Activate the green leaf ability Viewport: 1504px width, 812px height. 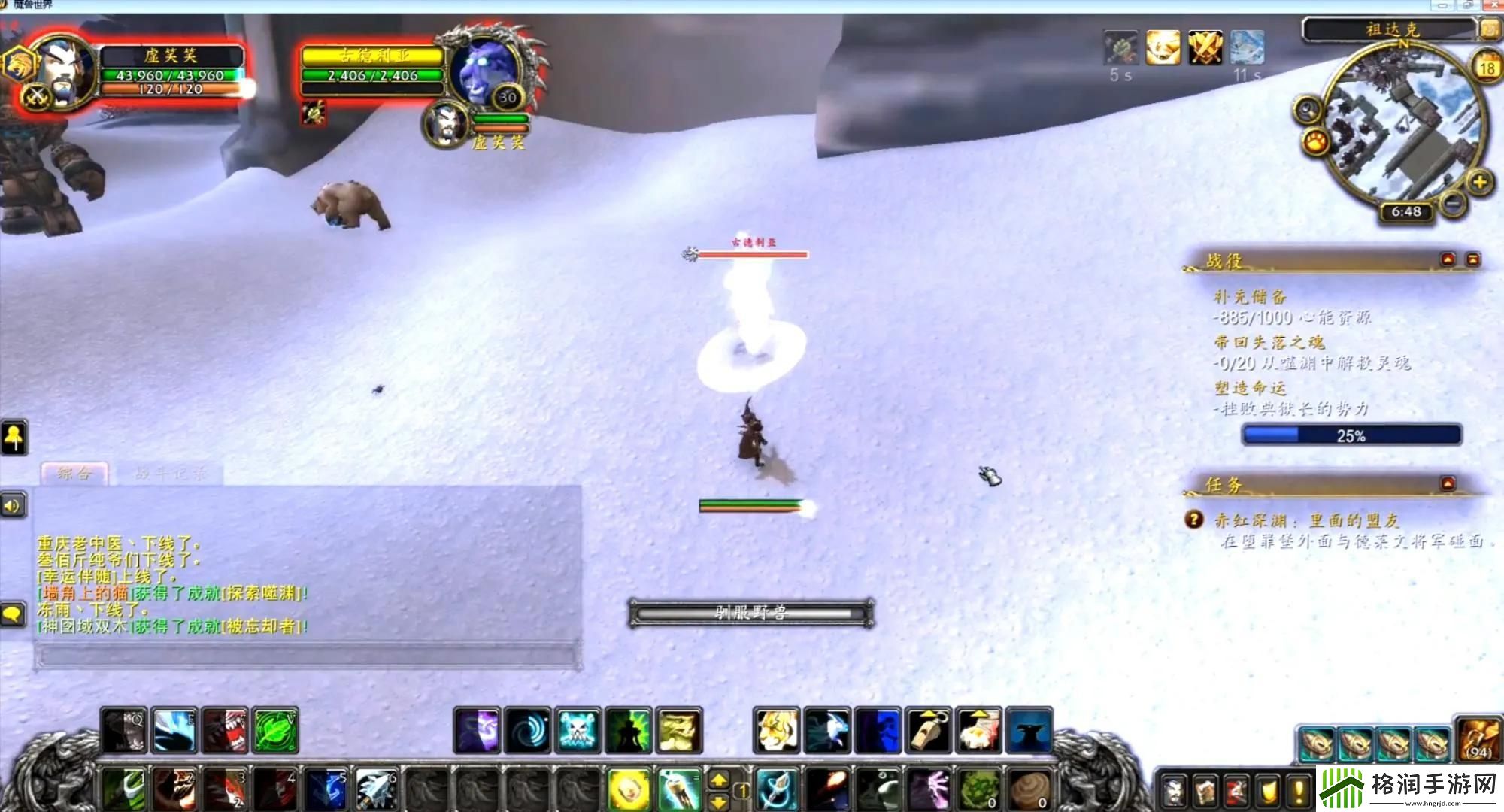pos(275,730)
